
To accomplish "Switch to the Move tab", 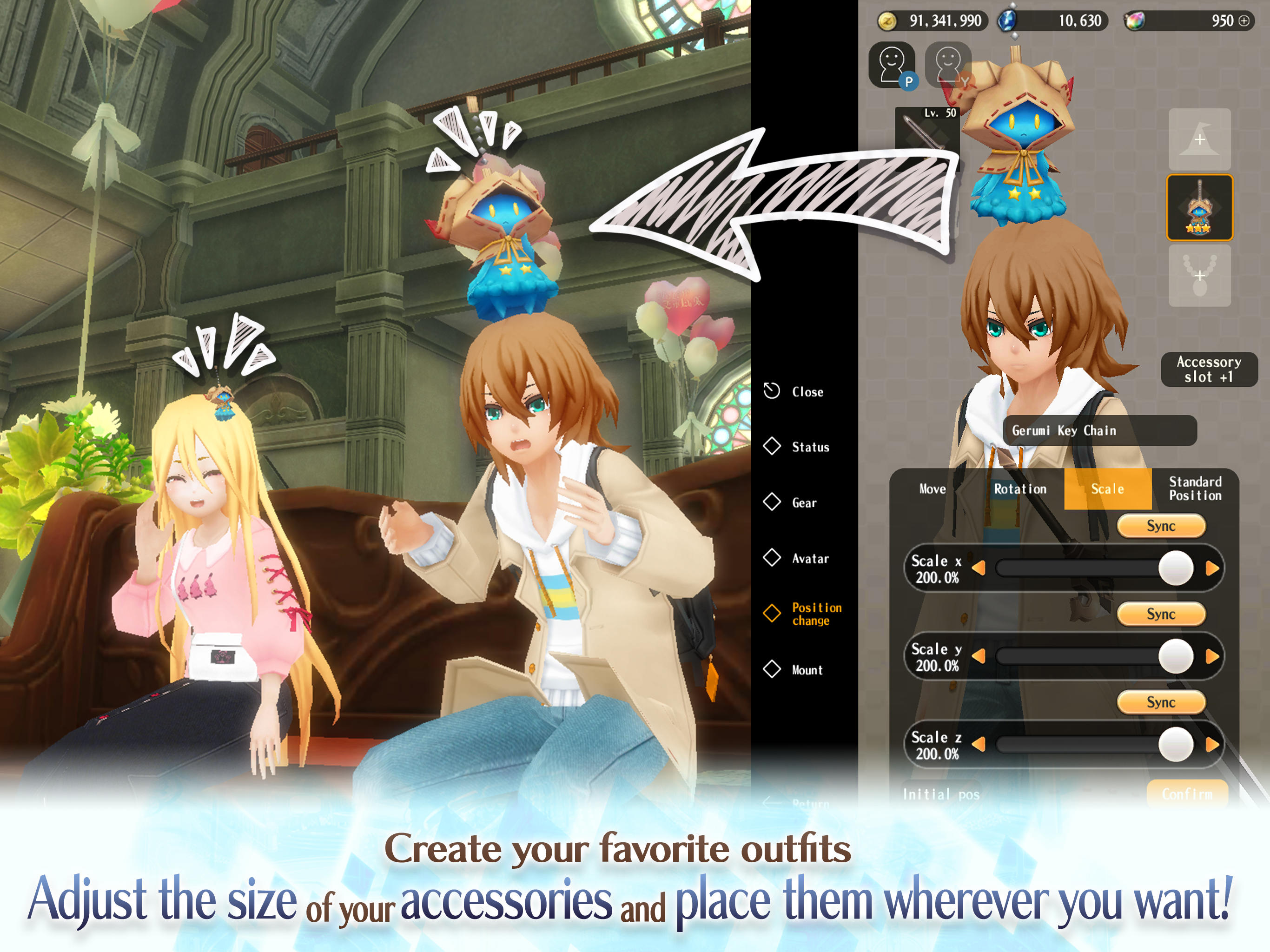I will 934,489.
